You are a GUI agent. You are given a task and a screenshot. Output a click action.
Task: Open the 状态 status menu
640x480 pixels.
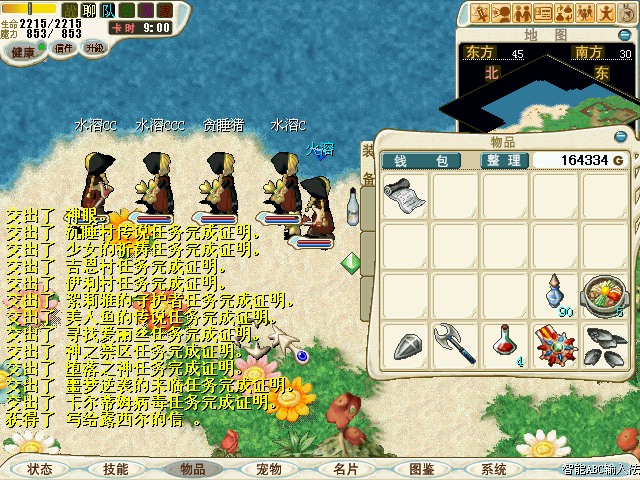[x=40, y=468]
